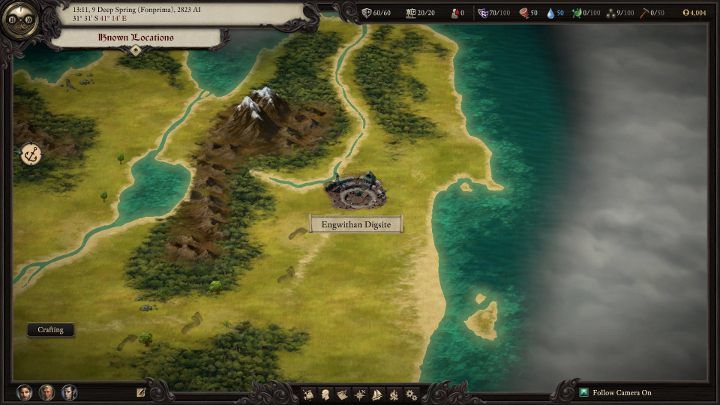Click the round clock dial in the corner

pyautogui.click(x=20, y=20)
